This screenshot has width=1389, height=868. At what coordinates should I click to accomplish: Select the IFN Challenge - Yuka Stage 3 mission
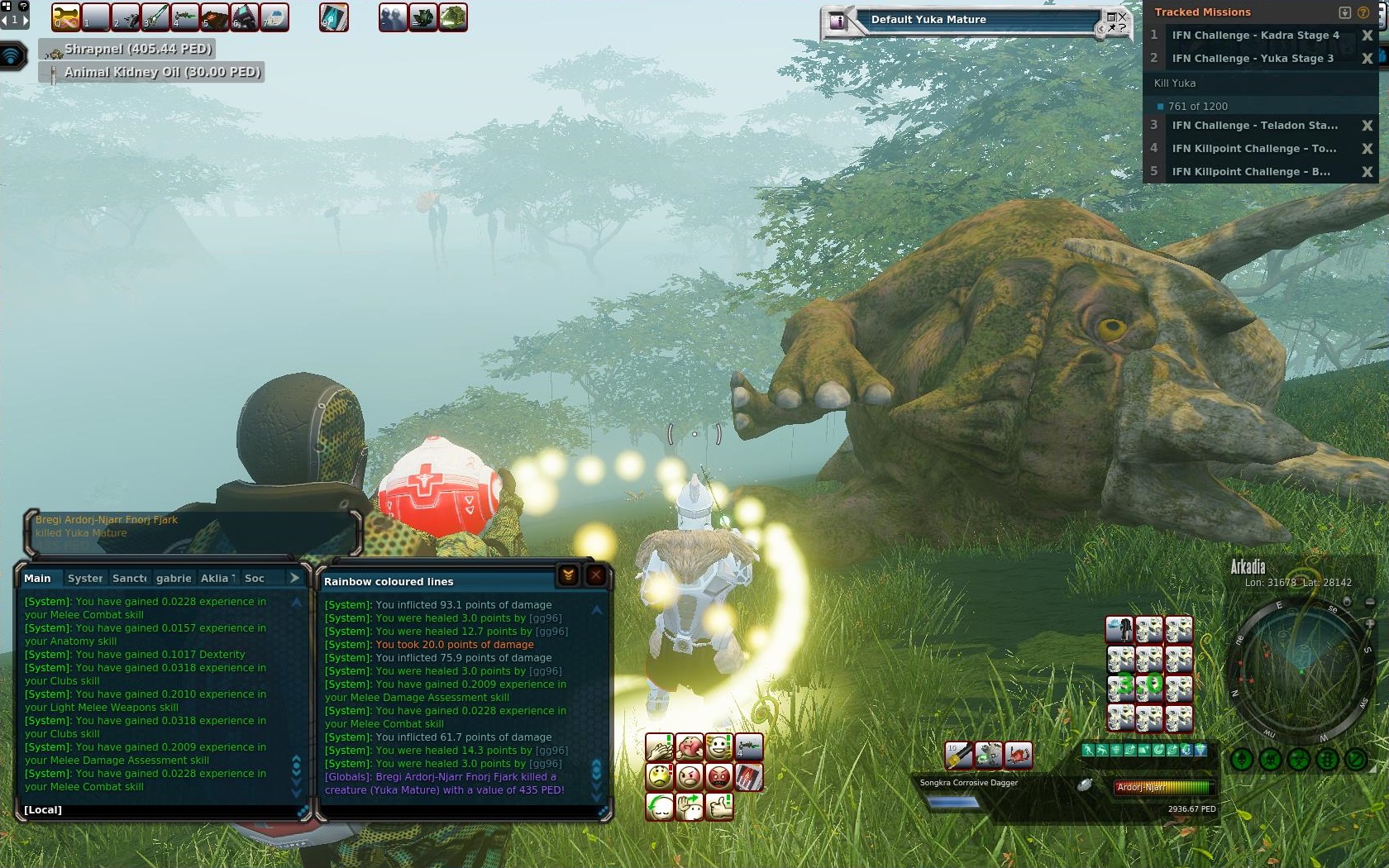[1252, 59]
